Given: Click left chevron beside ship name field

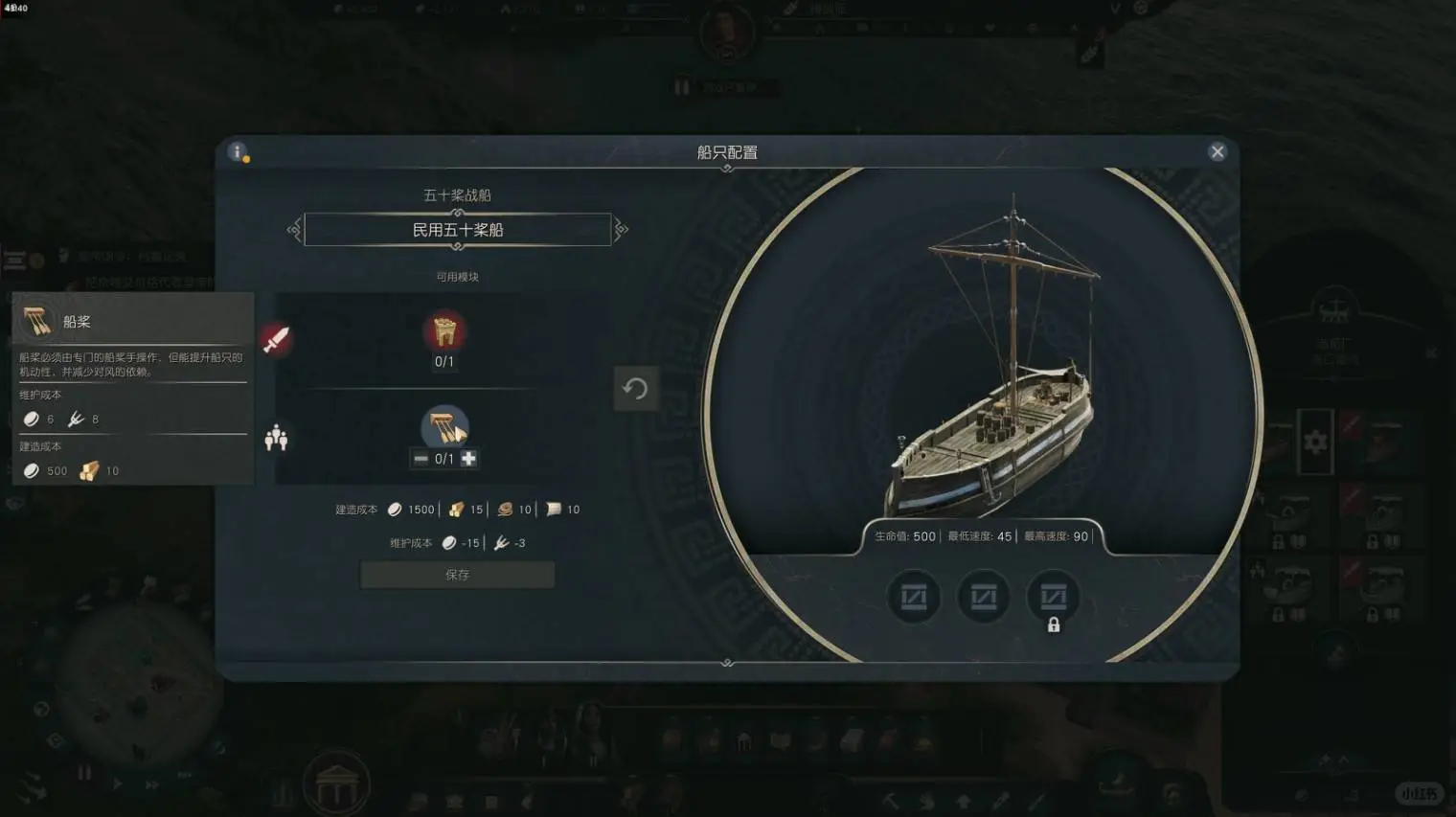Looking at the screenshot, I should tap(294, 230).
